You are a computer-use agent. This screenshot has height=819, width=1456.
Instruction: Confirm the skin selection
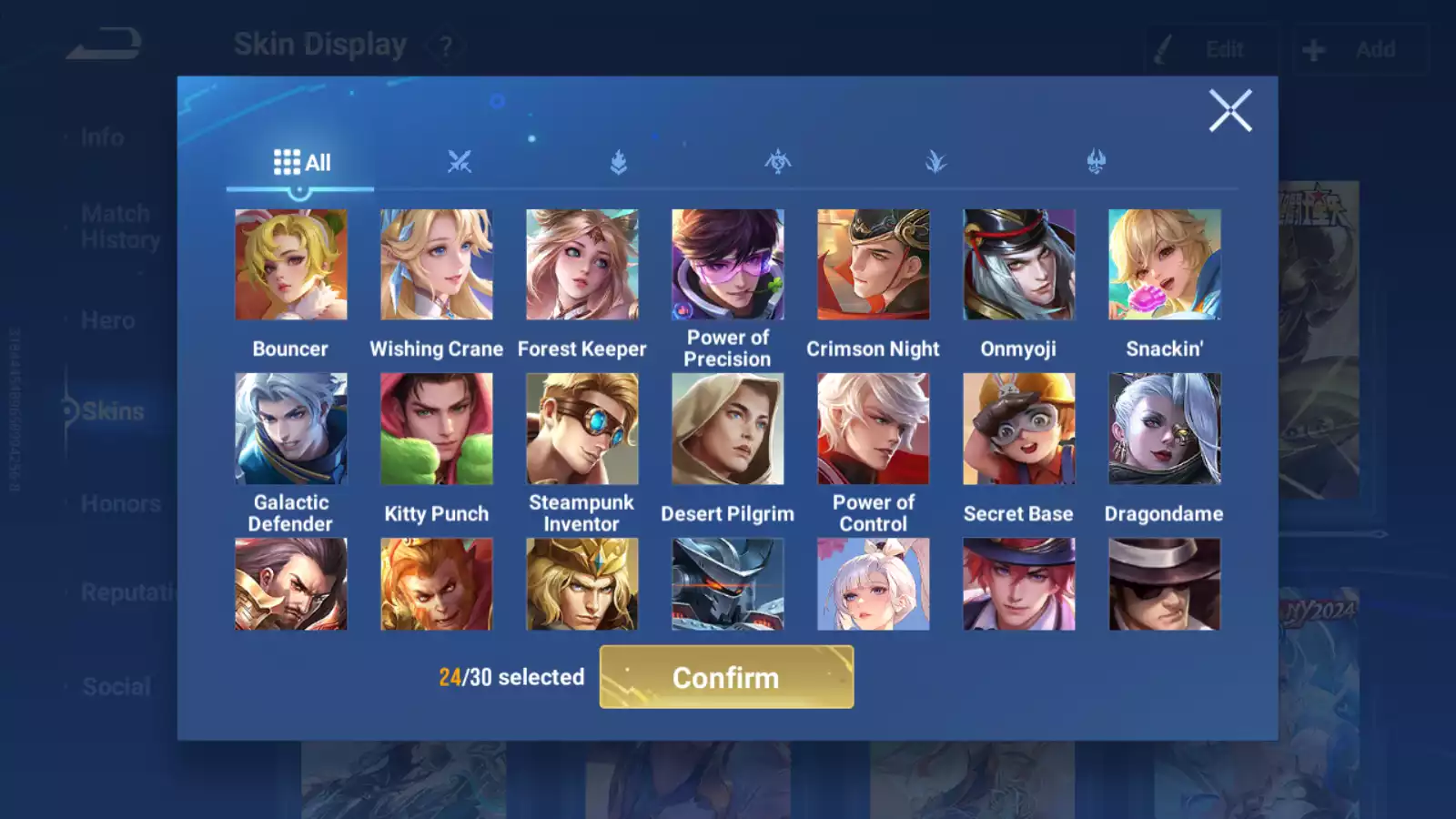pos(726,677)
